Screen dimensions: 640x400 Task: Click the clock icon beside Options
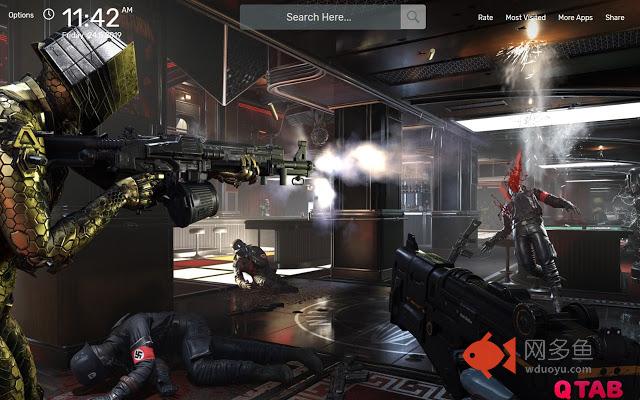(x=49, y=16)
